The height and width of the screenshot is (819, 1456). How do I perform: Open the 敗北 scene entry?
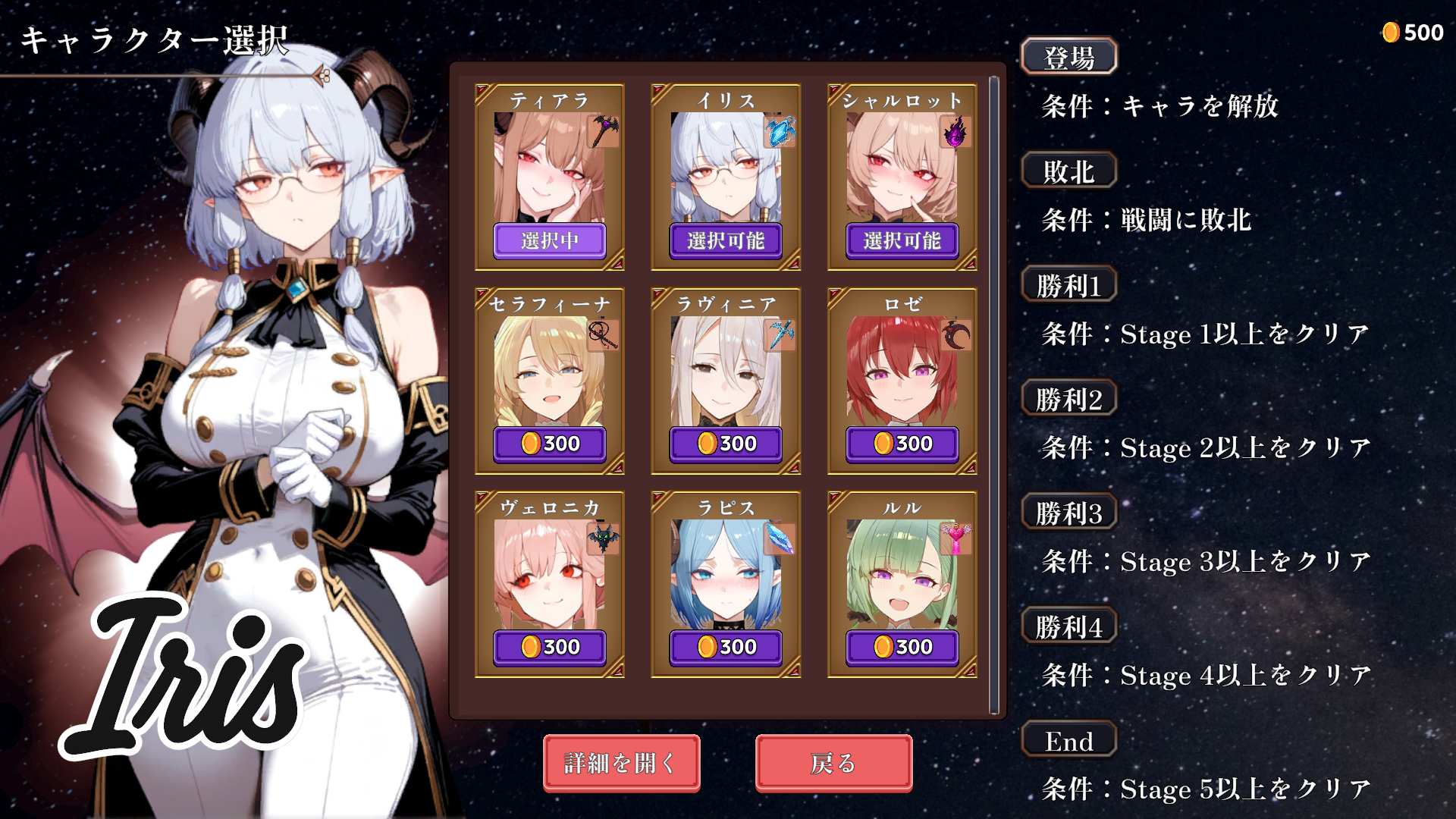(1068, 171)
